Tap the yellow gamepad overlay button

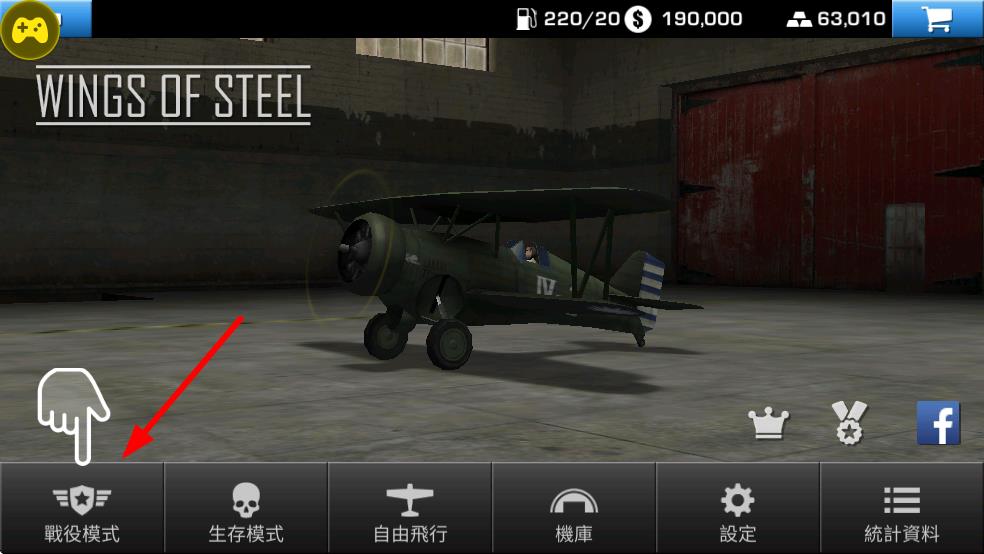[x=30, y=30]
